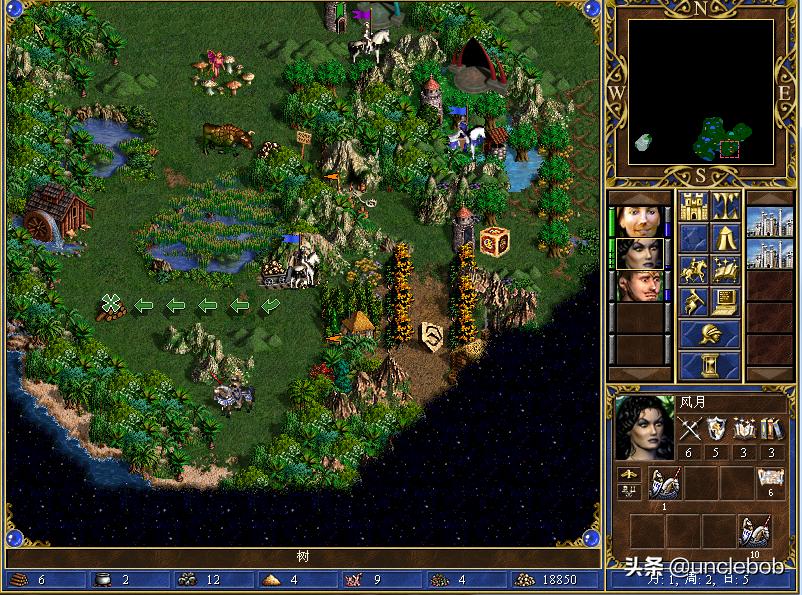The image size is (802, 595).
Task: Put the hero to sleep with the tent button
Action: tap(726, 238)
